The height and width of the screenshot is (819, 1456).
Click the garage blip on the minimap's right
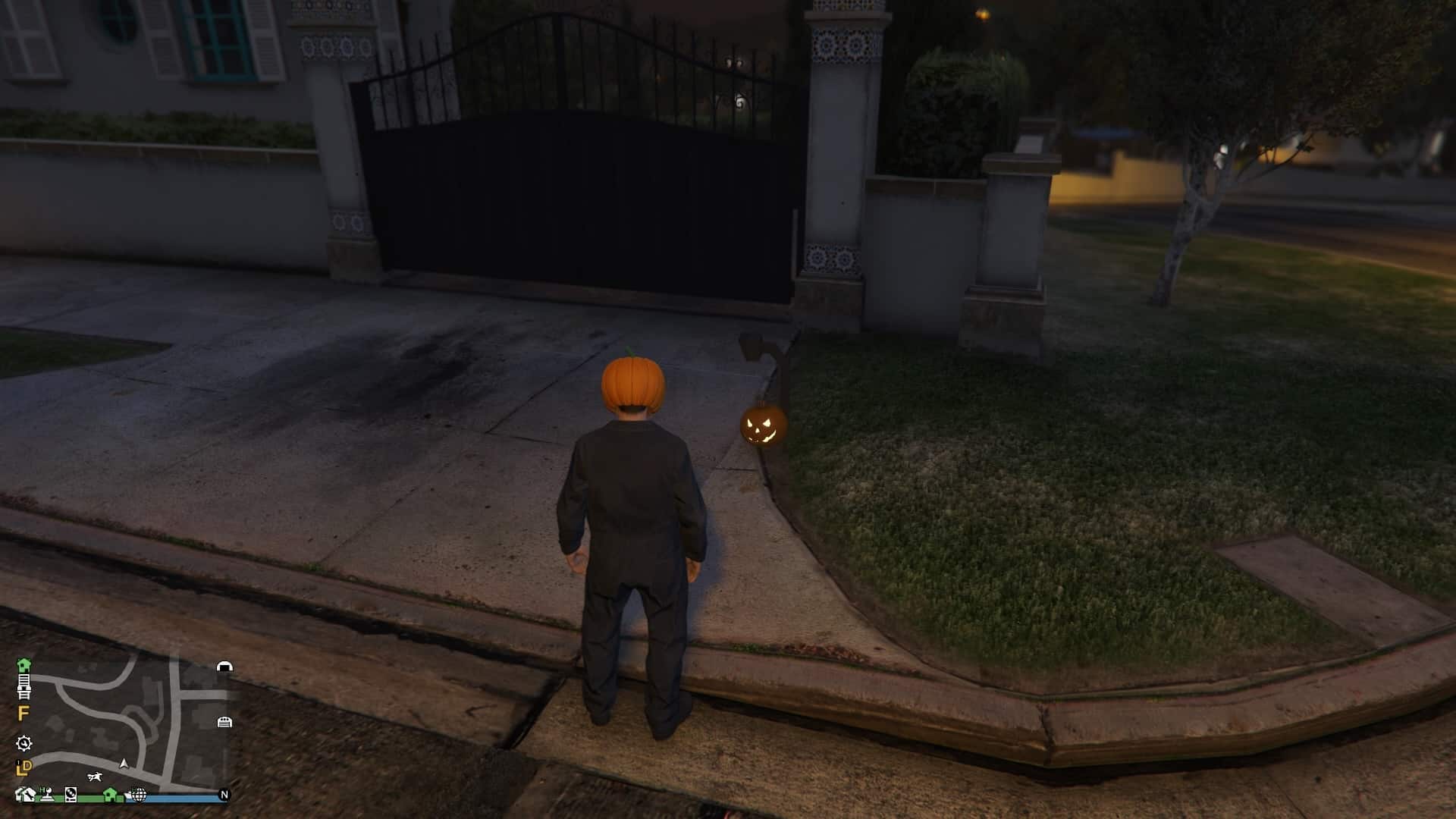pyautogui.click(x=224, y=723)
